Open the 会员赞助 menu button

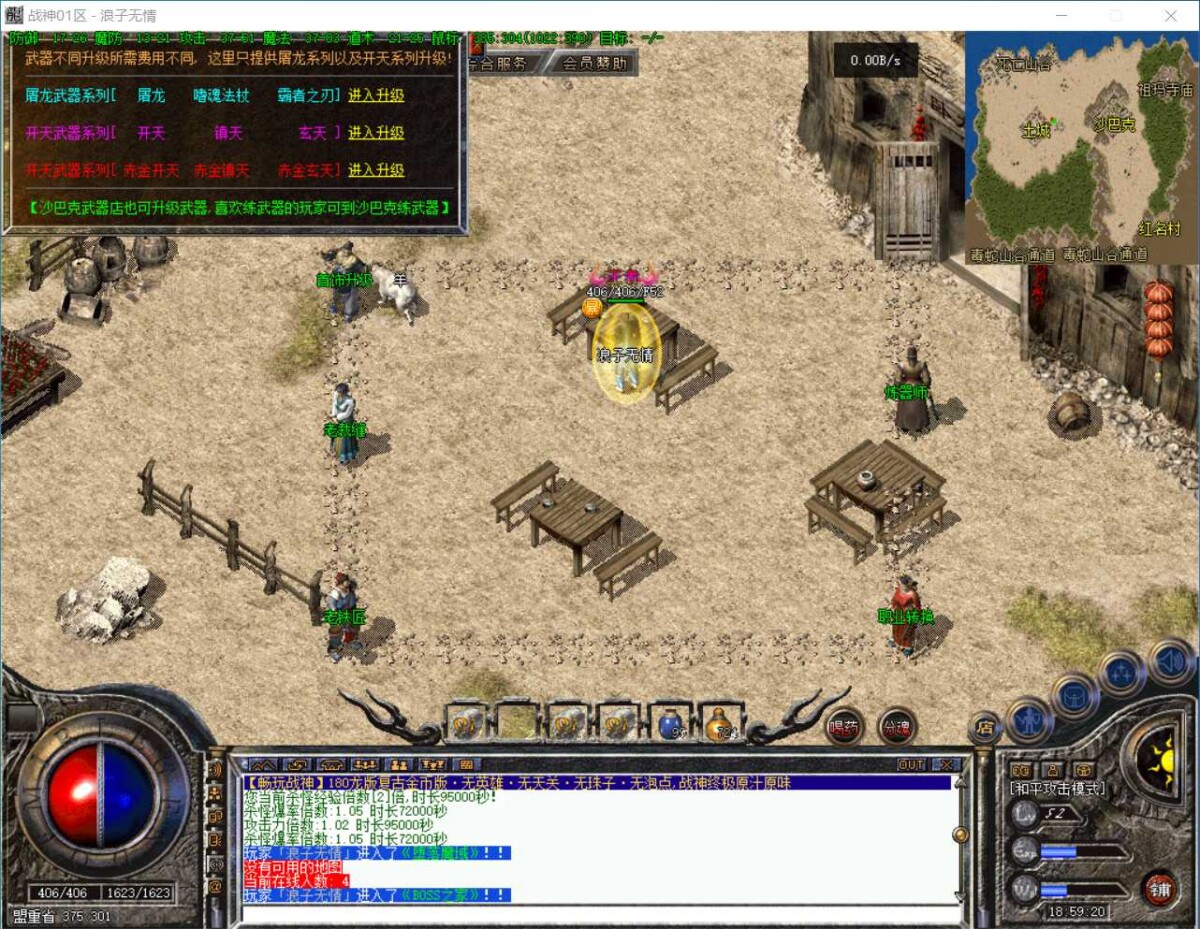(x=594, y=63)
